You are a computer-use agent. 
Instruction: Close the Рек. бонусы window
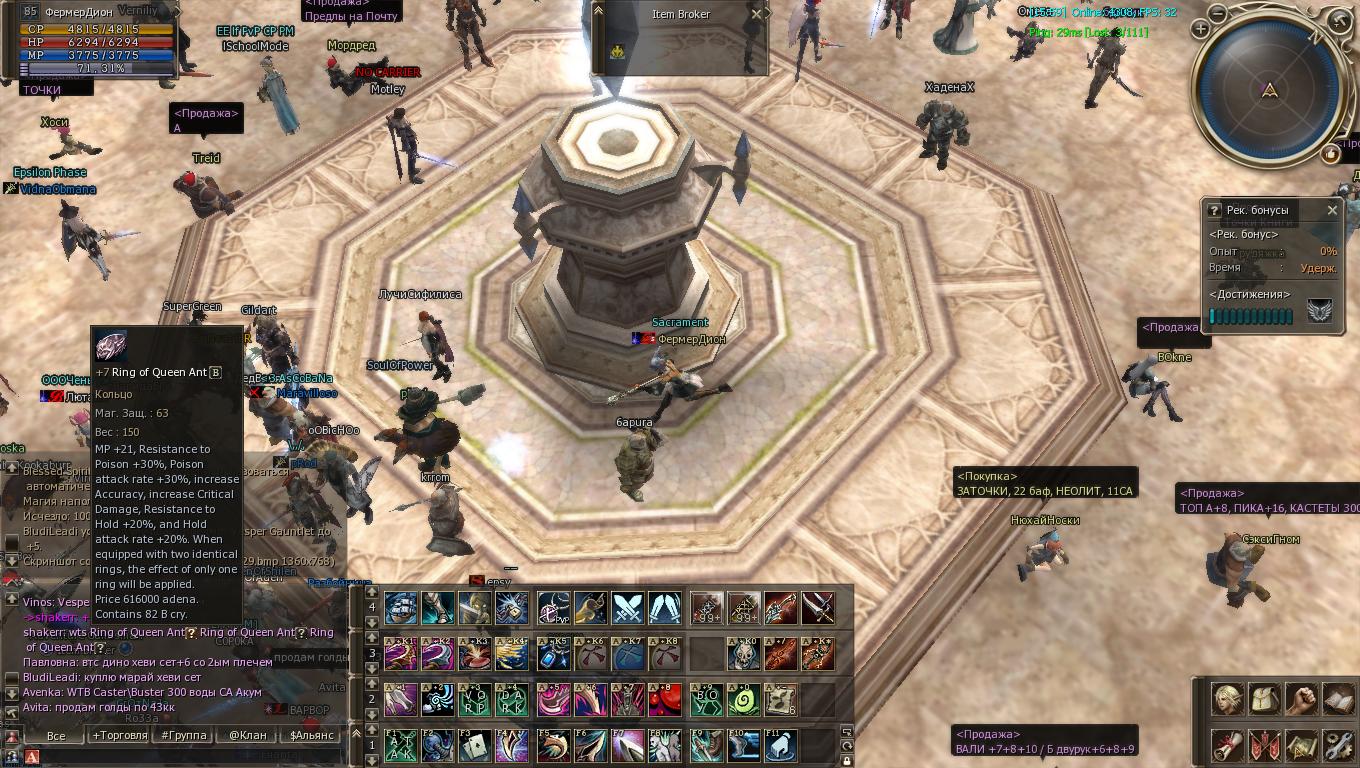1332,210
